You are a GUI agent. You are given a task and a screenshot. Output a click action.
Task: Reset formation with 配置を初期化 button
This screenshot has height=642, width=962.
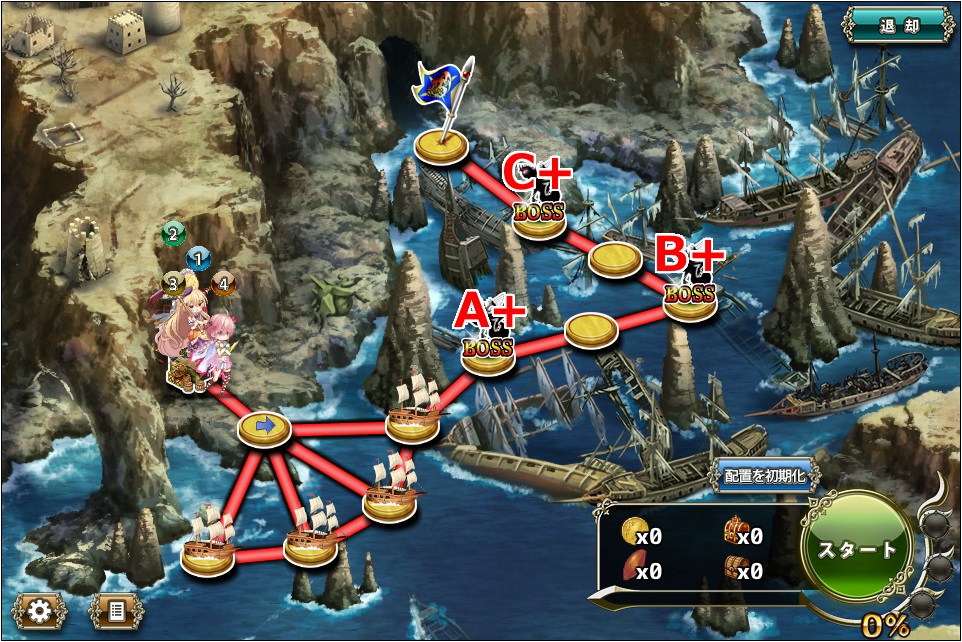[766, 477]
